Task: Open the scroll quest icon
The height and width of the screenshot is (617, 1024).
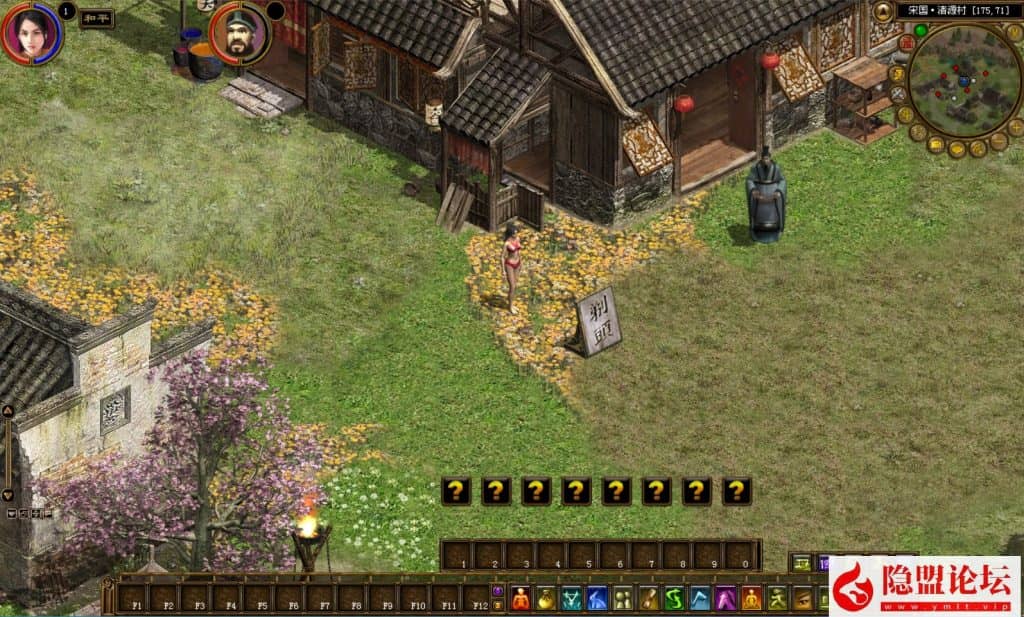Action: (x=648, y=599)
